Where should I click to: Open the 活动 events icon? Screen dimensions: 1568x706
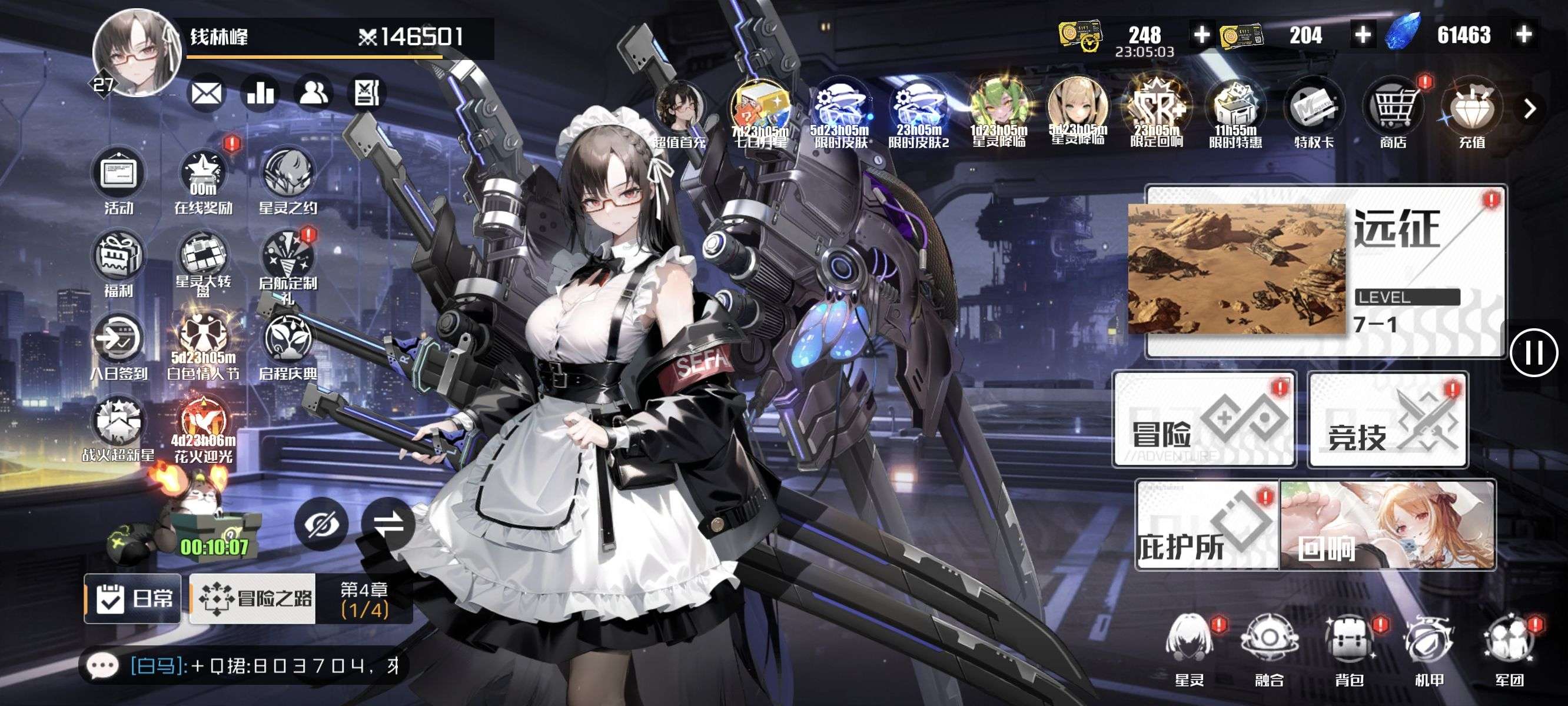pyautogui.click(x=118, y=181)
